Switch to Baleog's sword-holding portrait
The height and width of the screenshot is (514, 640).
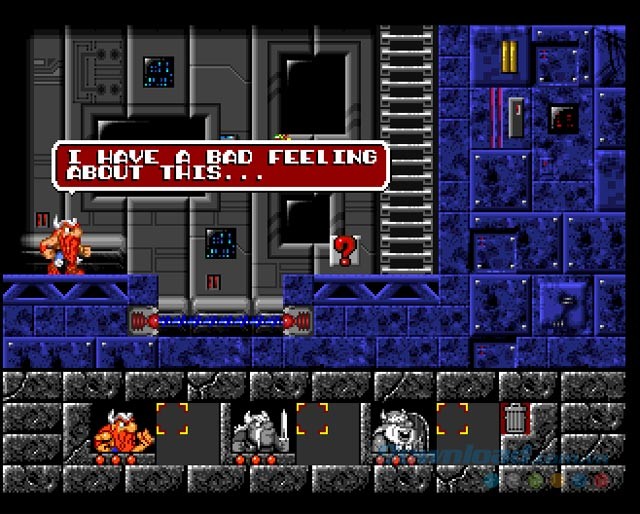pos(261,431)
